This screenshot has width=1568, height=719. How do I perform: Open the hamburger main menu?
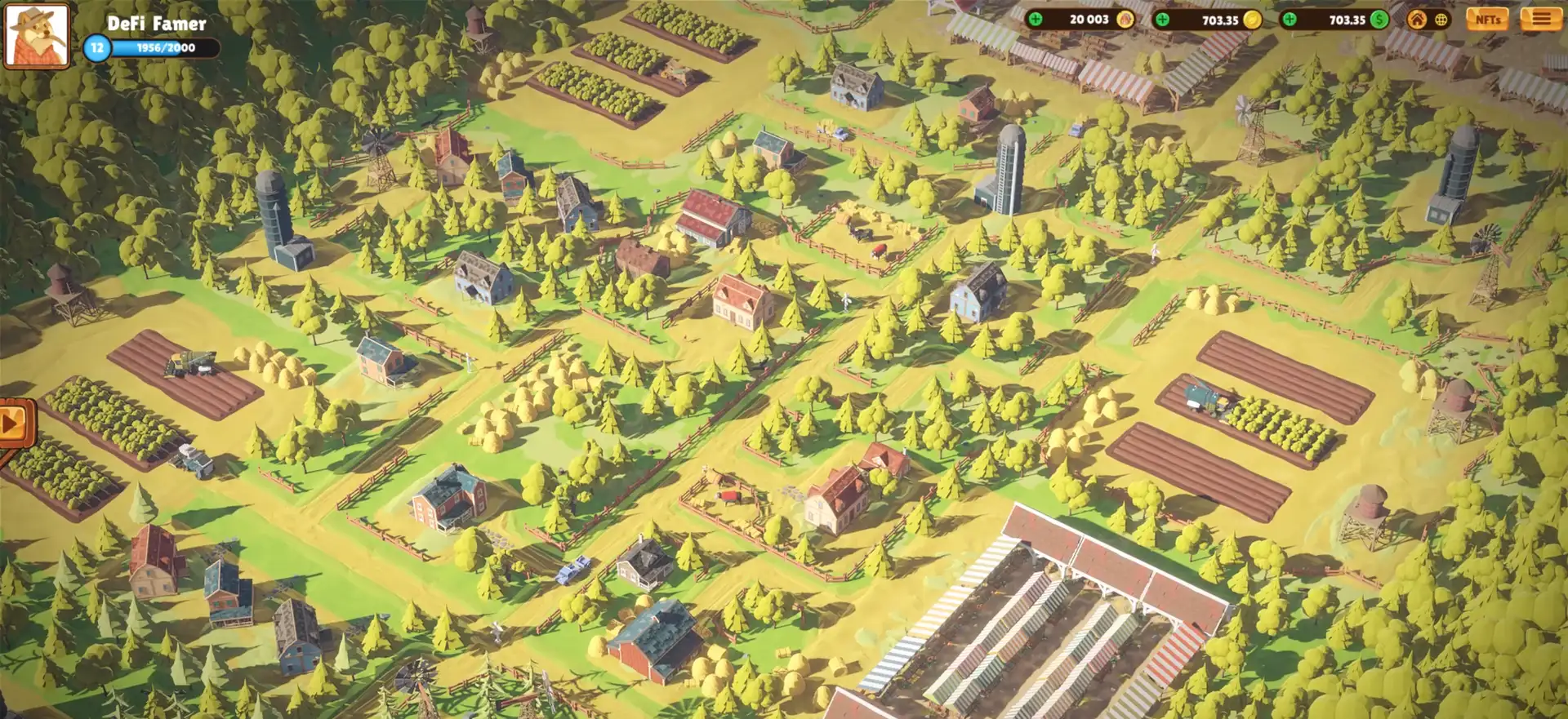pos(1540,19)
